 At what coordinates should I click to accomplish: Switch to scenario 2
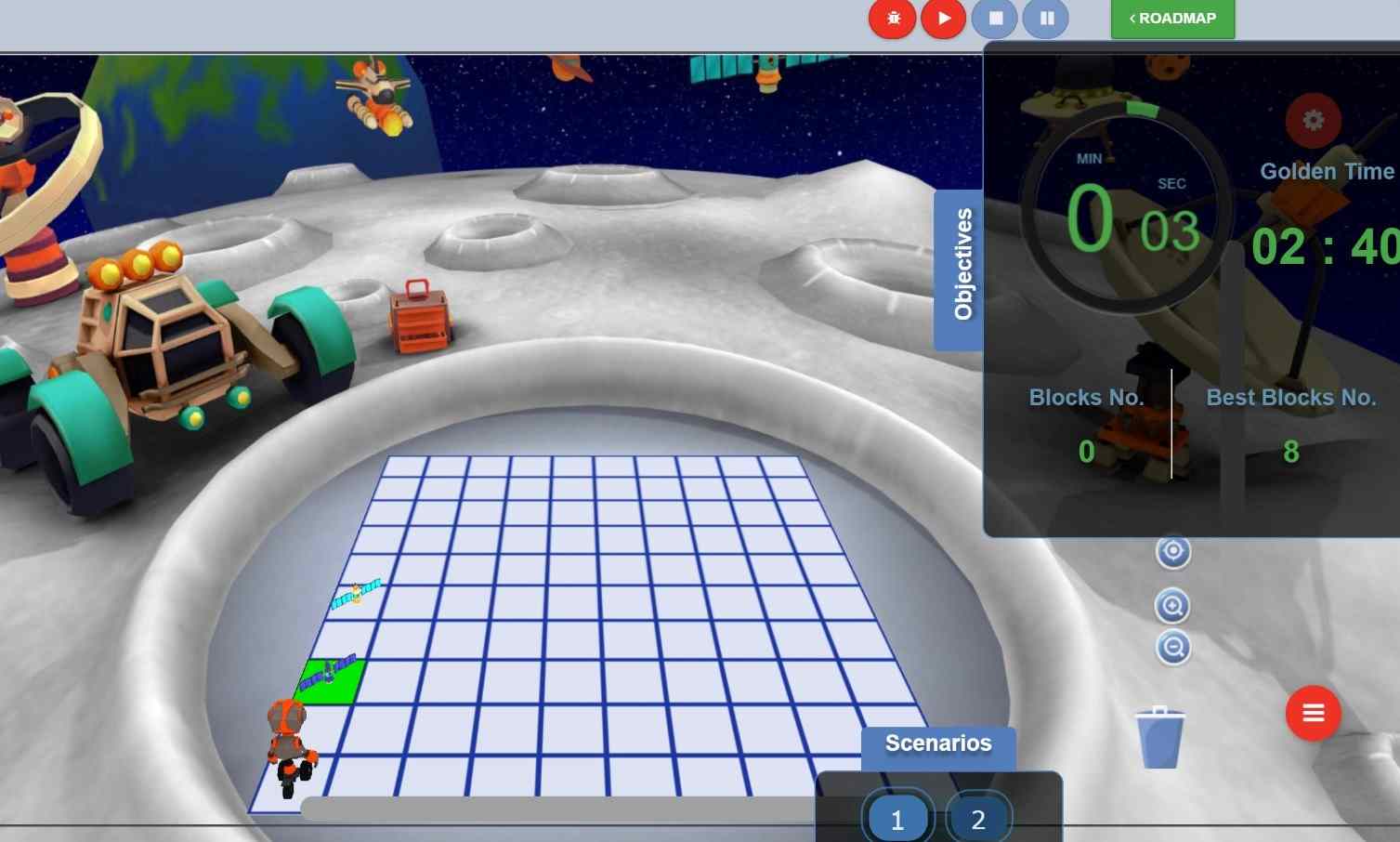pyautogui.click(x=978, y=819)
